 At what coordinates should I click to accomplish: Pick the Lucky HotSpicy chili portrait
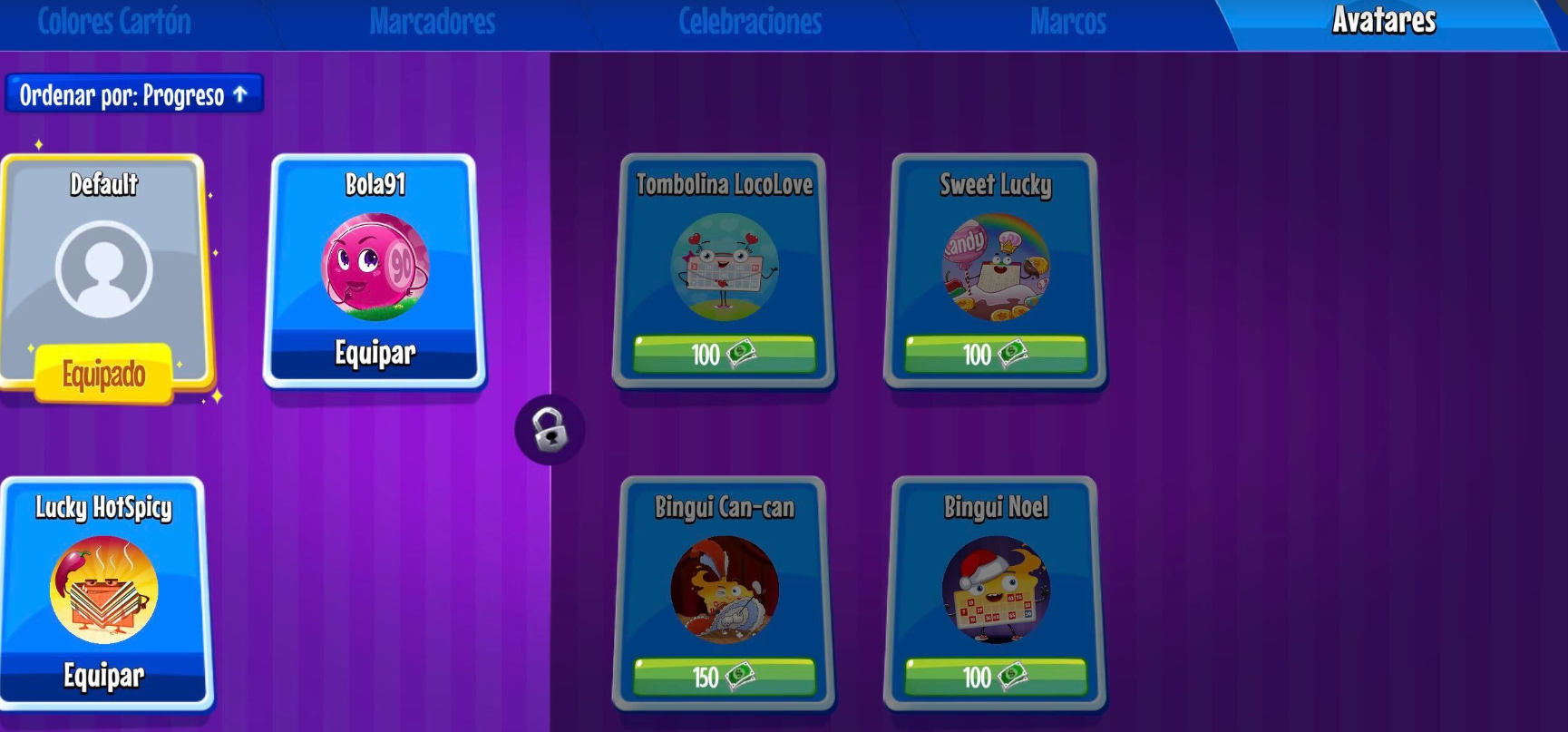click(x=103, y=590)
